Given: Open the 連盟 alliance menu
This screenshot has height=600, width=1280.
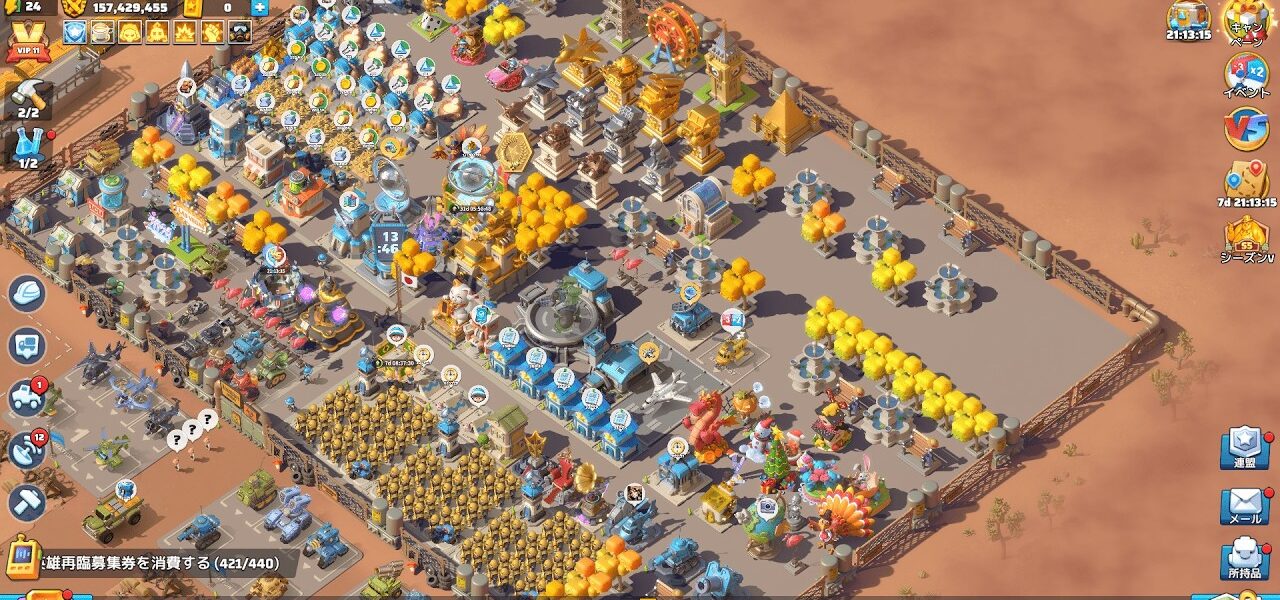Looking at the screenshot, I should (1245, 450).
